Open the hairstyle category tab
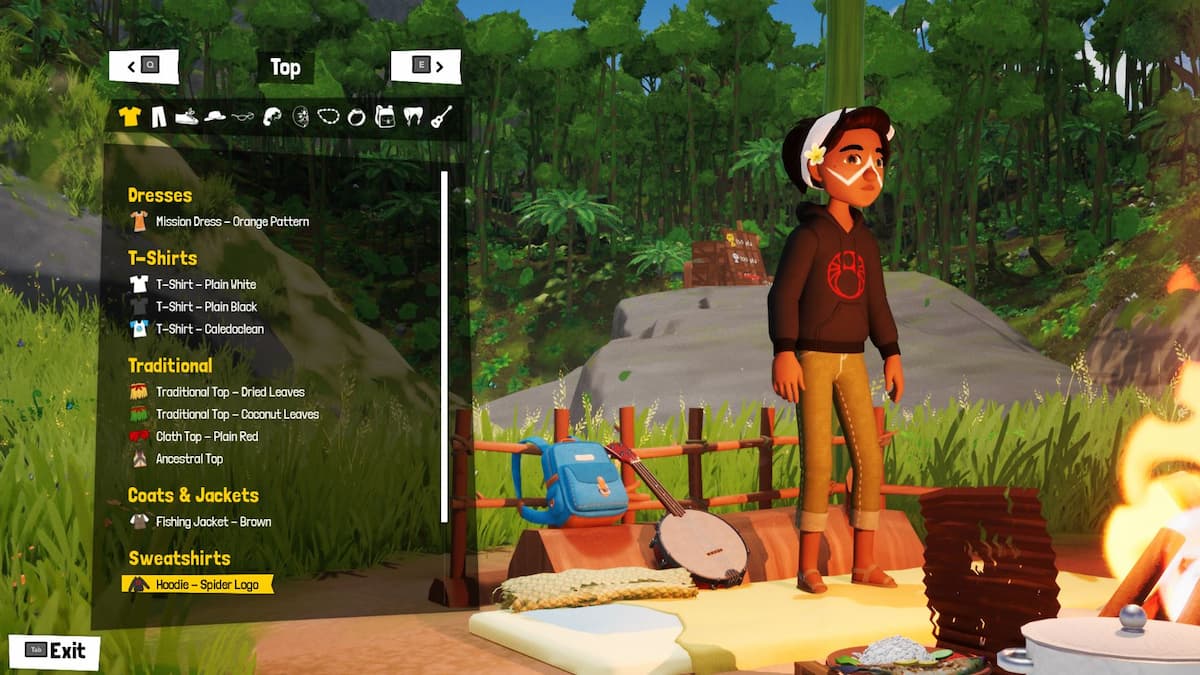 (x=271, y=117)
